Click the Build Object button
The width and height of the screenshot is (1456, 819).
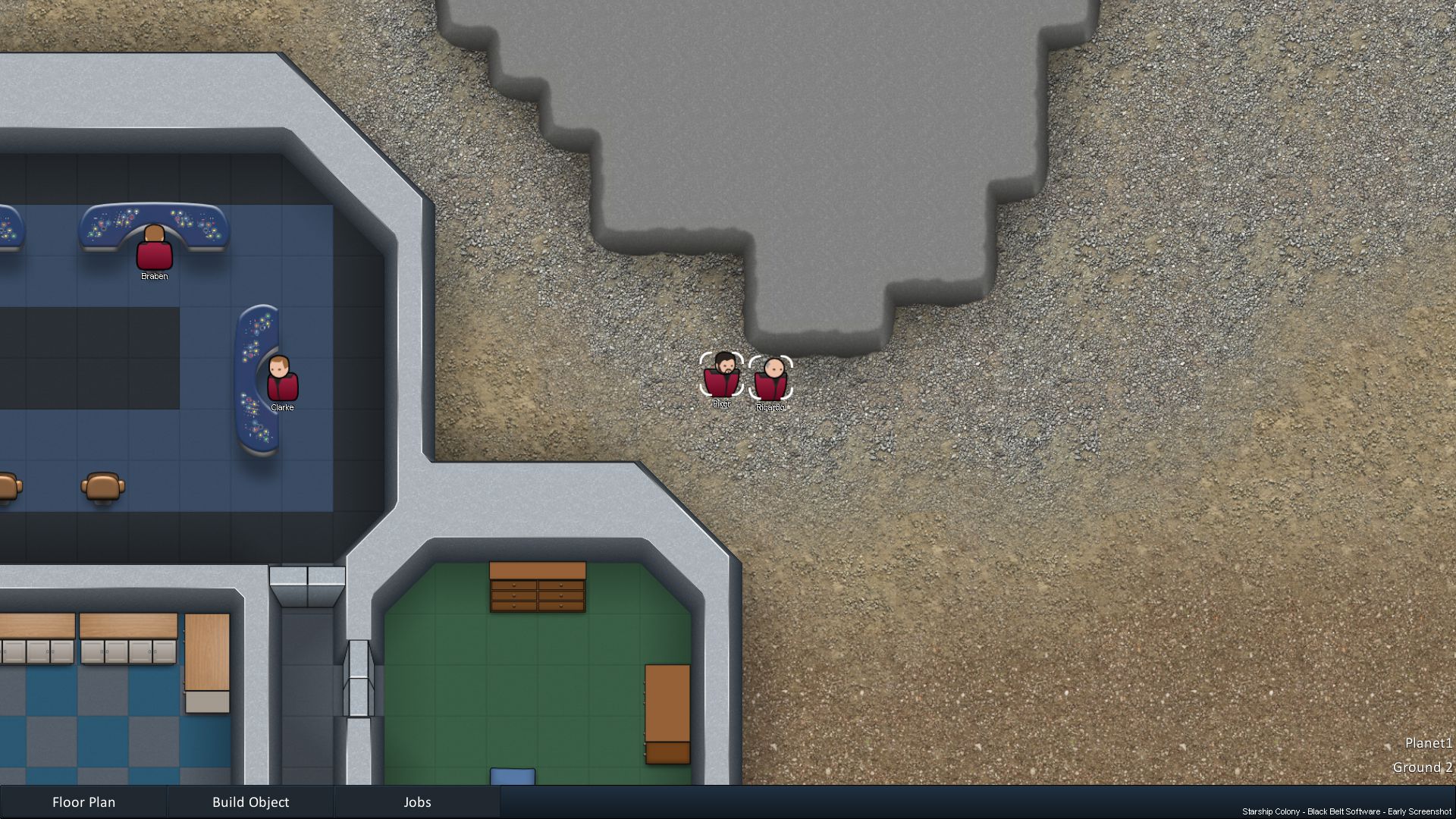250,802
